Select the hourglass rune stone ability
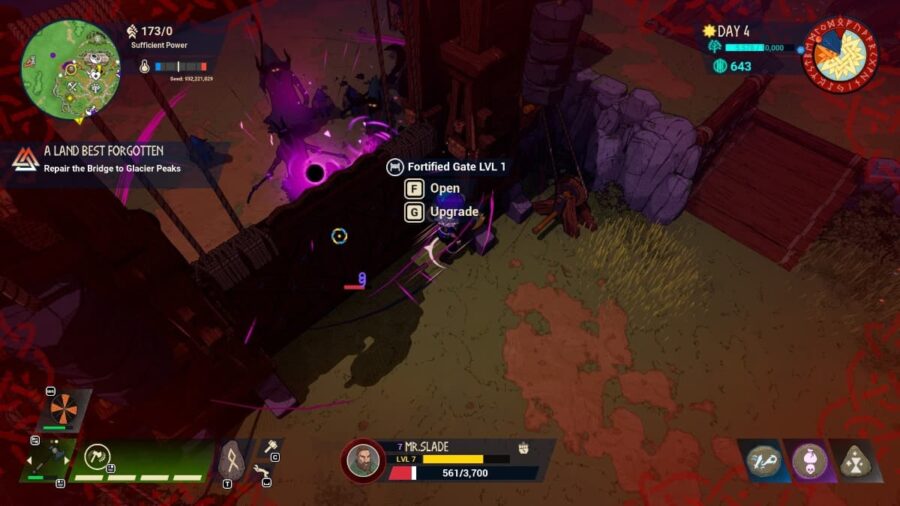Screen dimensions: 900x506 854,460
